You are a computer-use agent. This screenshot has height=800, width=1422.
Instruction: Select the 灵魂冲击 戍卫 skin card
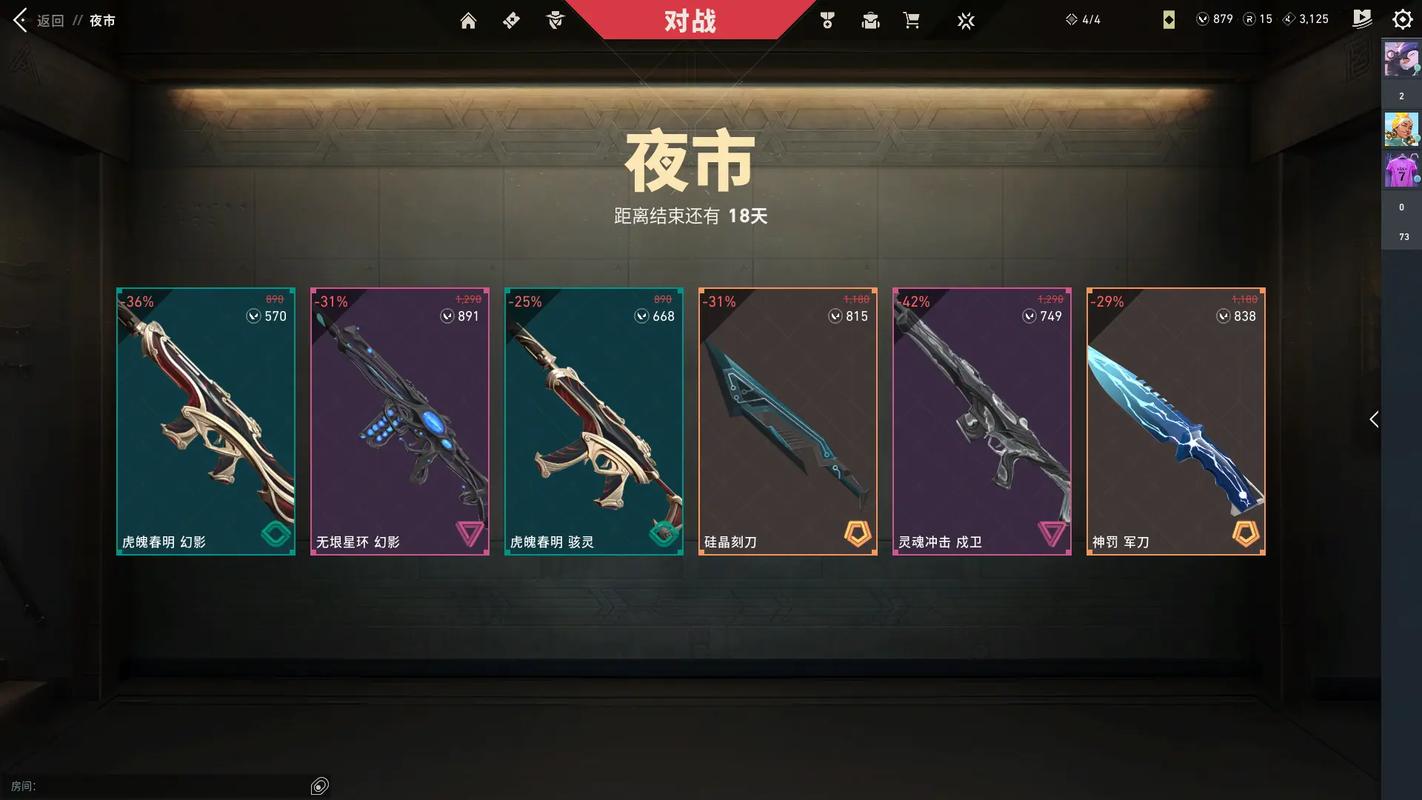click(982, 421)
